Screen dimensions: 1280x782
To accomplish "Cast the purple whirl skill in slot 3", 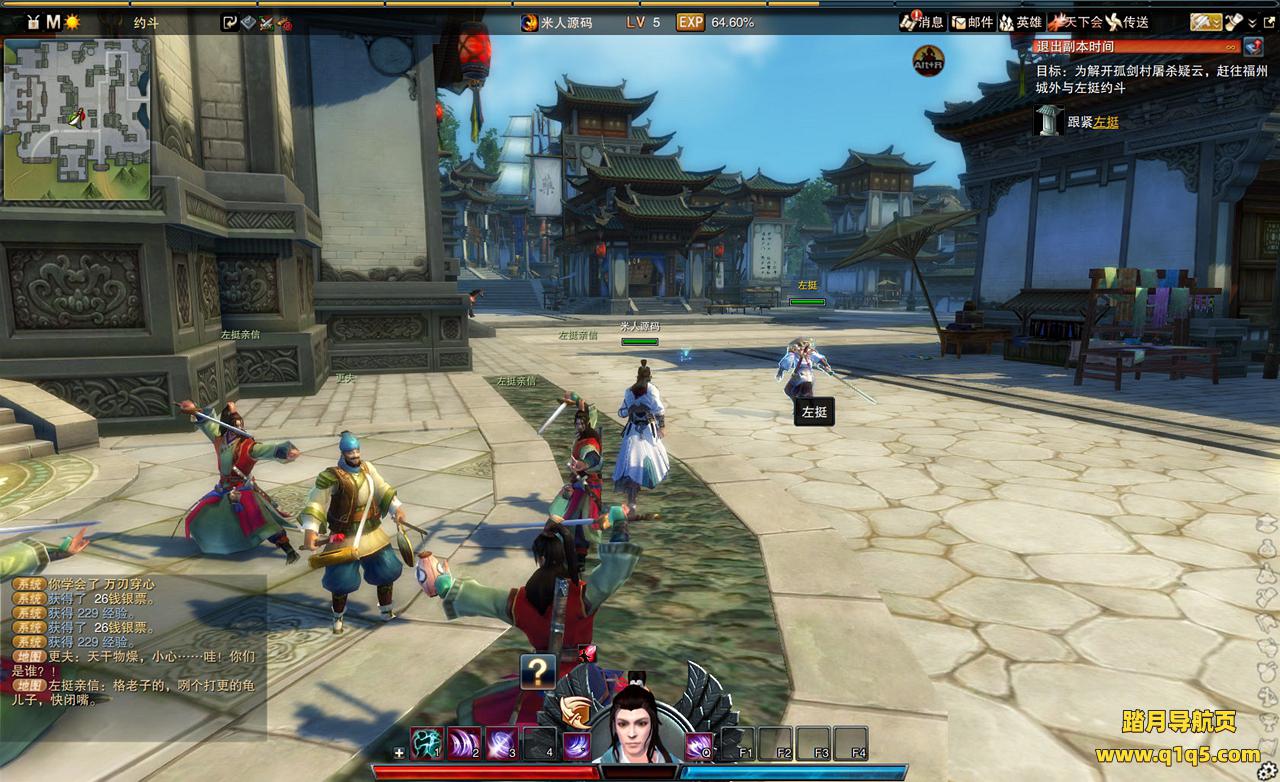I will click(501, 743).
